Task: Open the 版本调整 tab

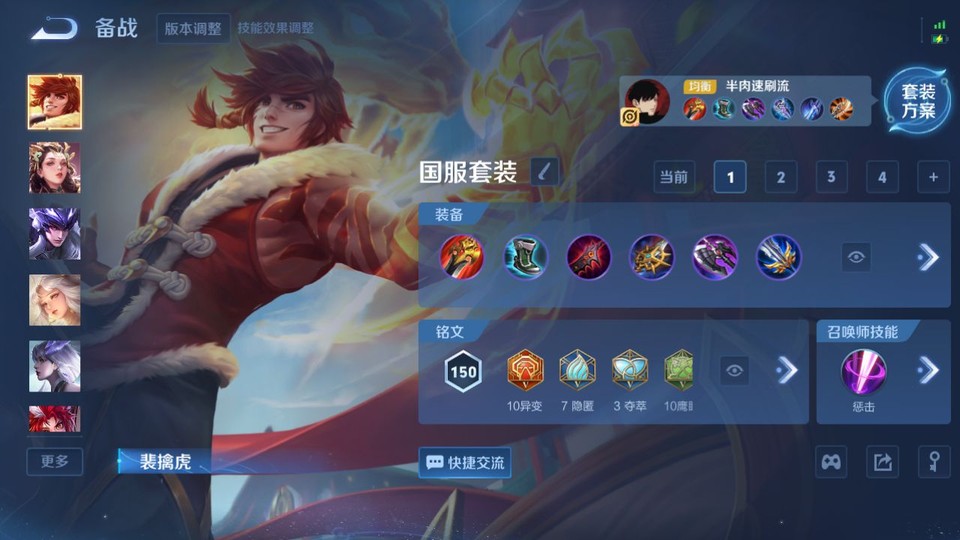Action: point(193,28)
